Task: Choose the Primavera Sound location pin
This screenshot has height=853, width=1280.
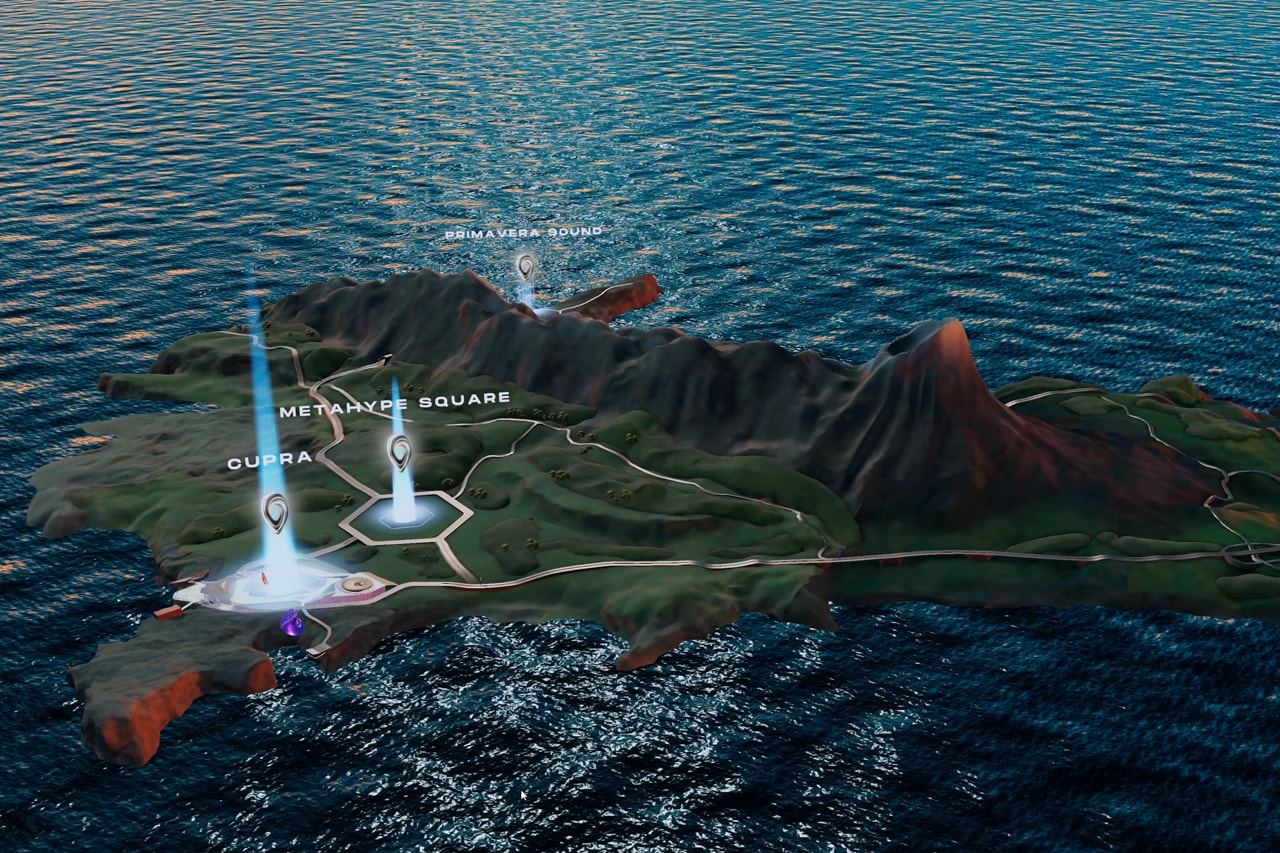Action: 525,264
